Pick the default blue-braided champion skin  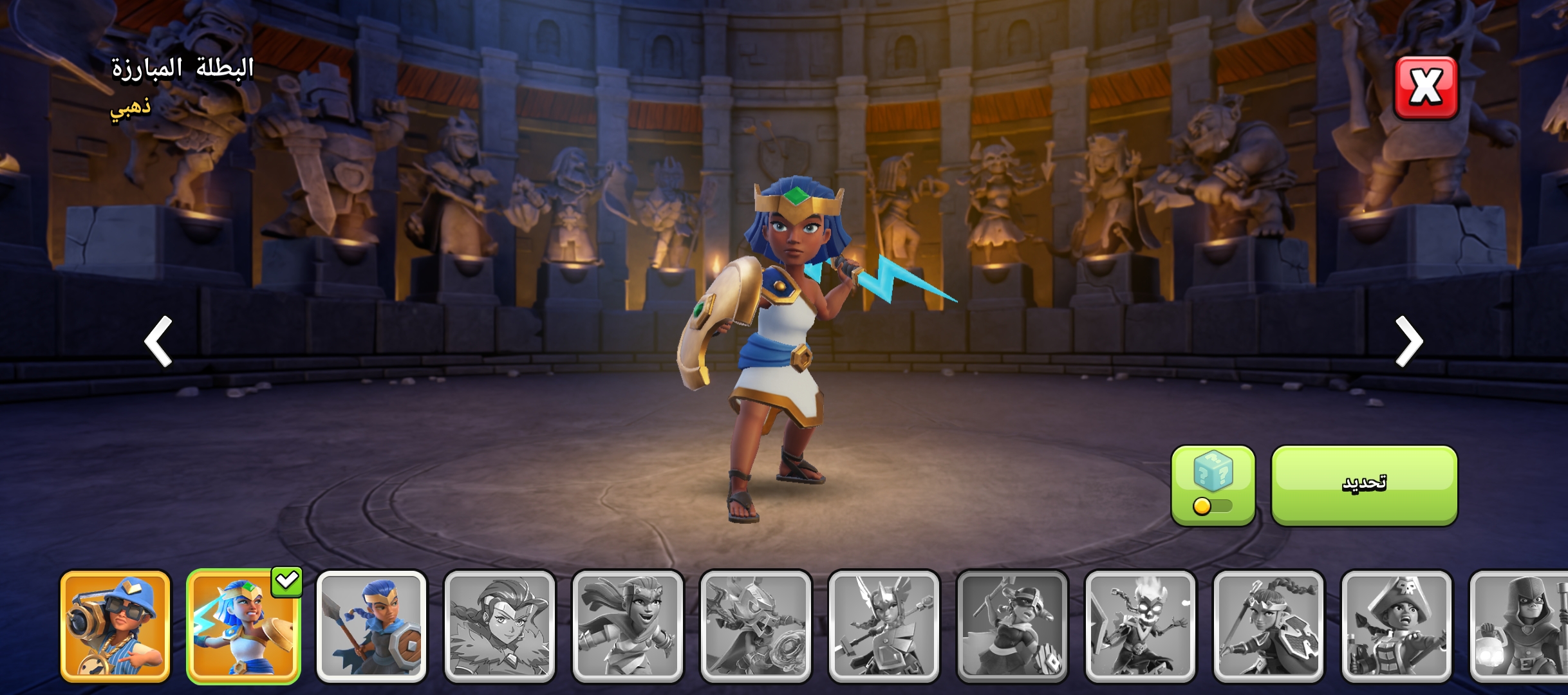click(x=371, y=626)
